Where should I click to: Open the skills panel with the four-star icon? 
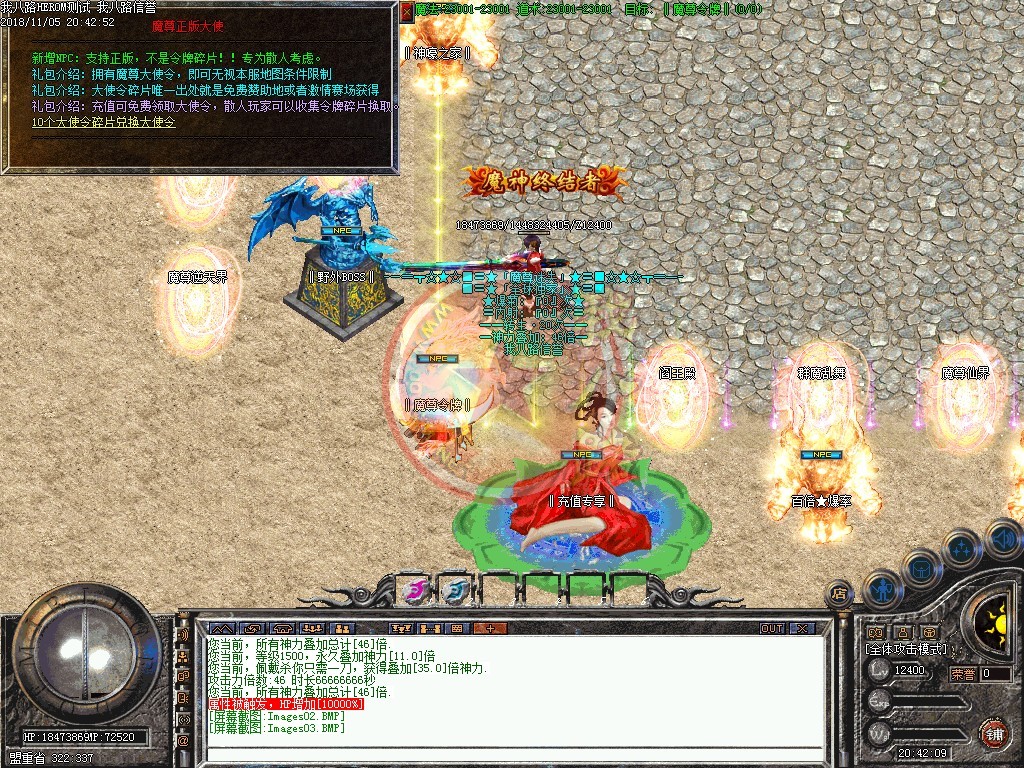coord(962,547)
